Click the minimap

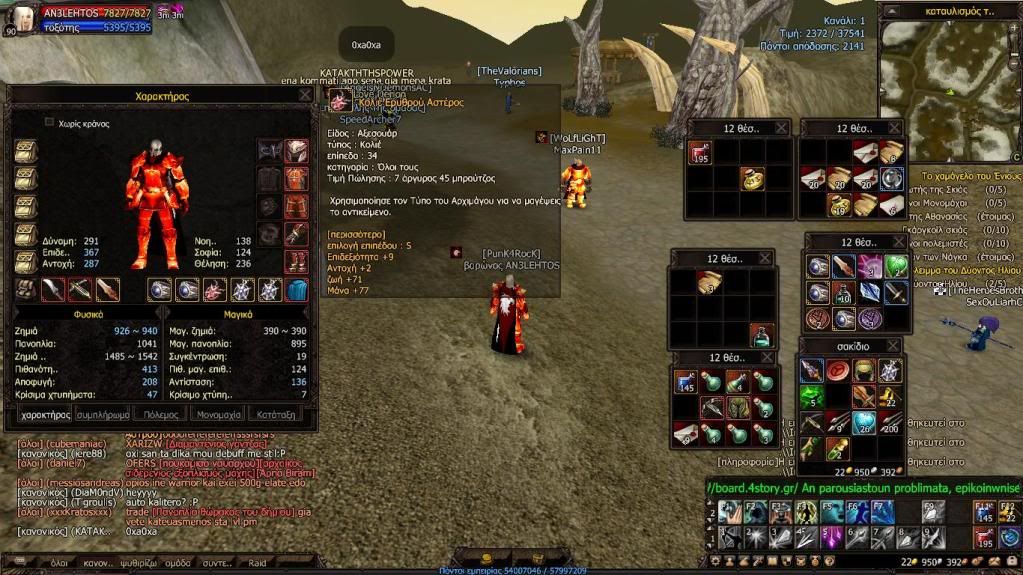pos(948,90)
